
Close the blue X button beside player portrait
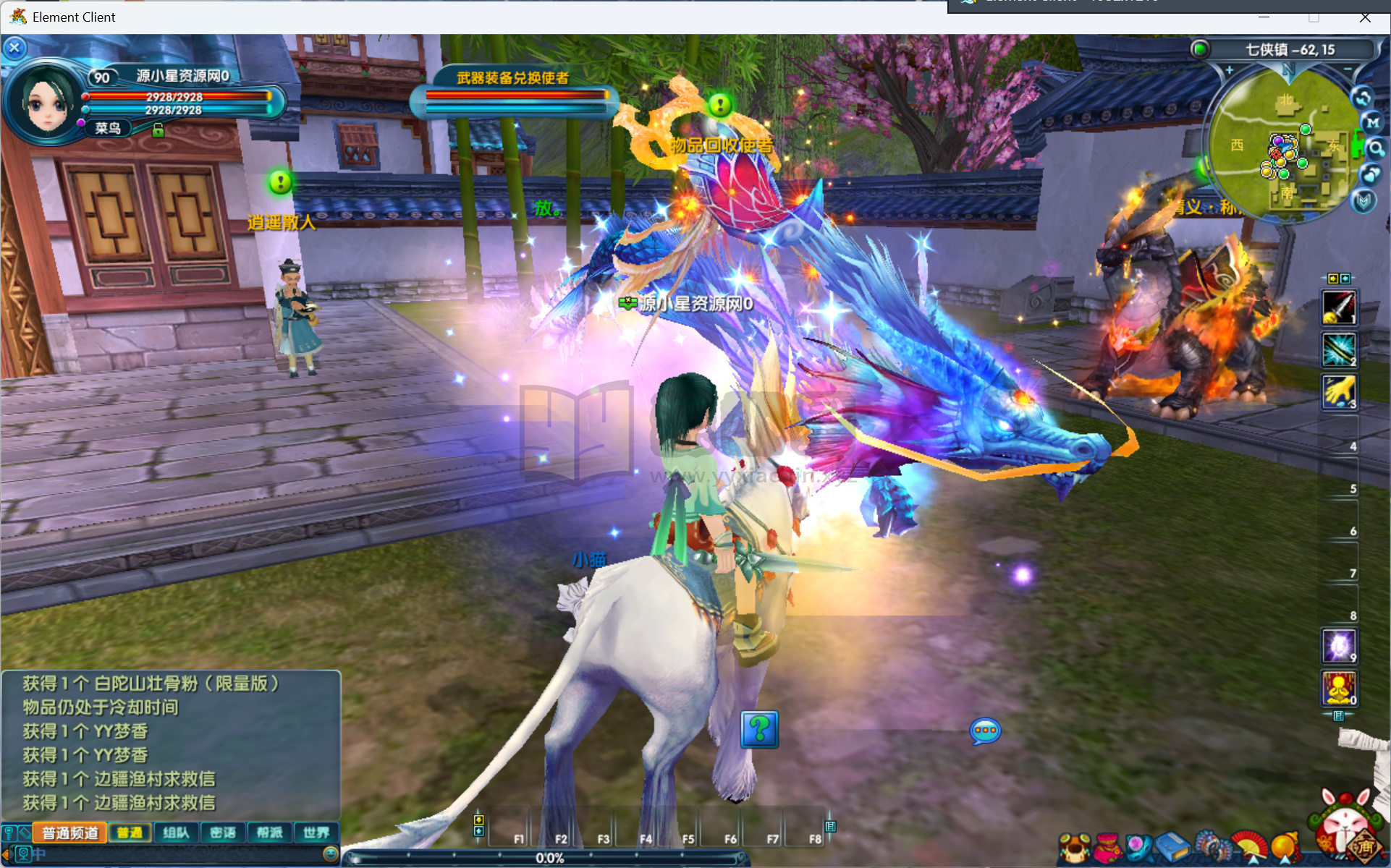(14, 48)
